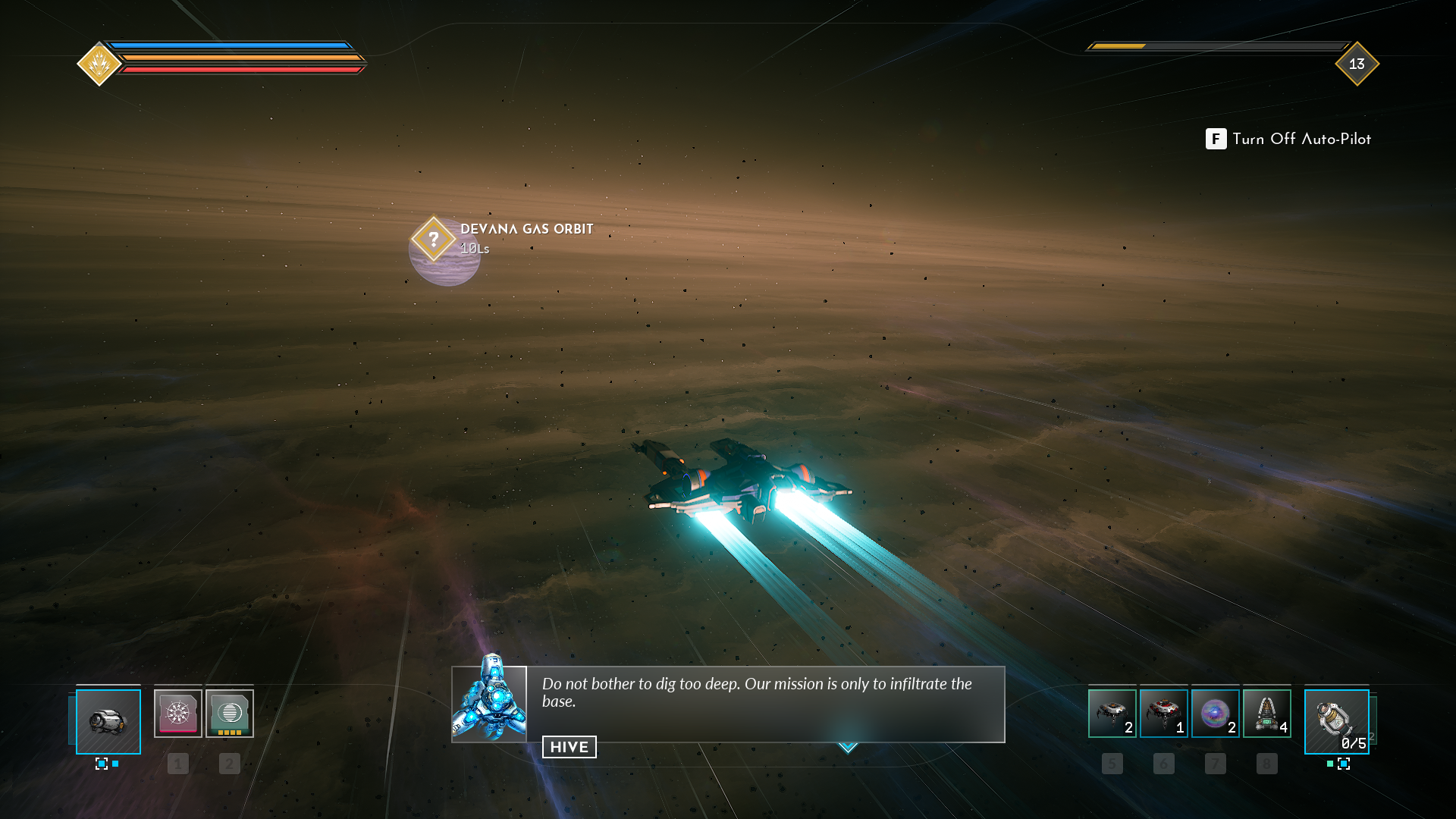Viewport: 1456px width, 819px height.
Task: Select the combat drone consumable in slot 6
Action: 1163,714
